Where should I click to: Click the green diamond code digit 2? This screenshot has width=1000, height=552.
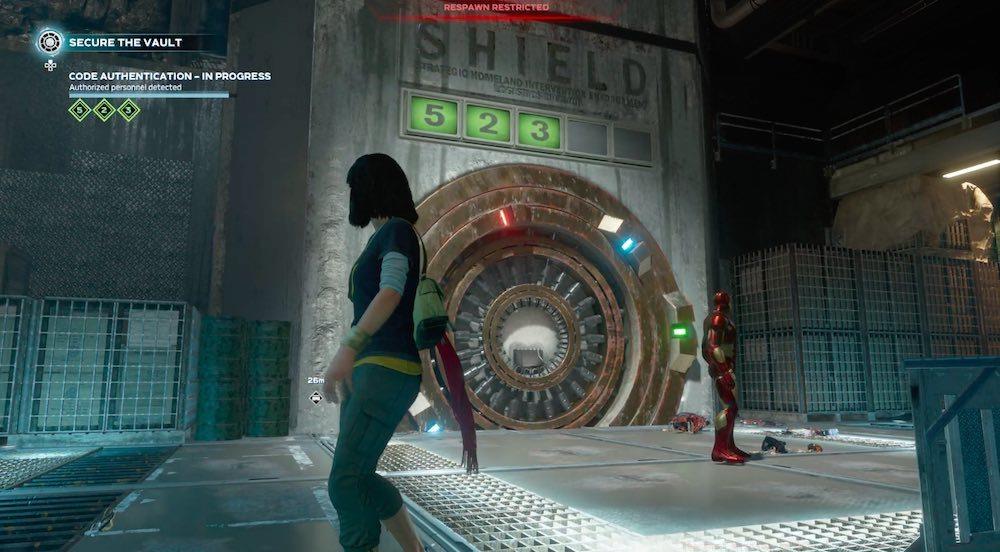point(104,110)
